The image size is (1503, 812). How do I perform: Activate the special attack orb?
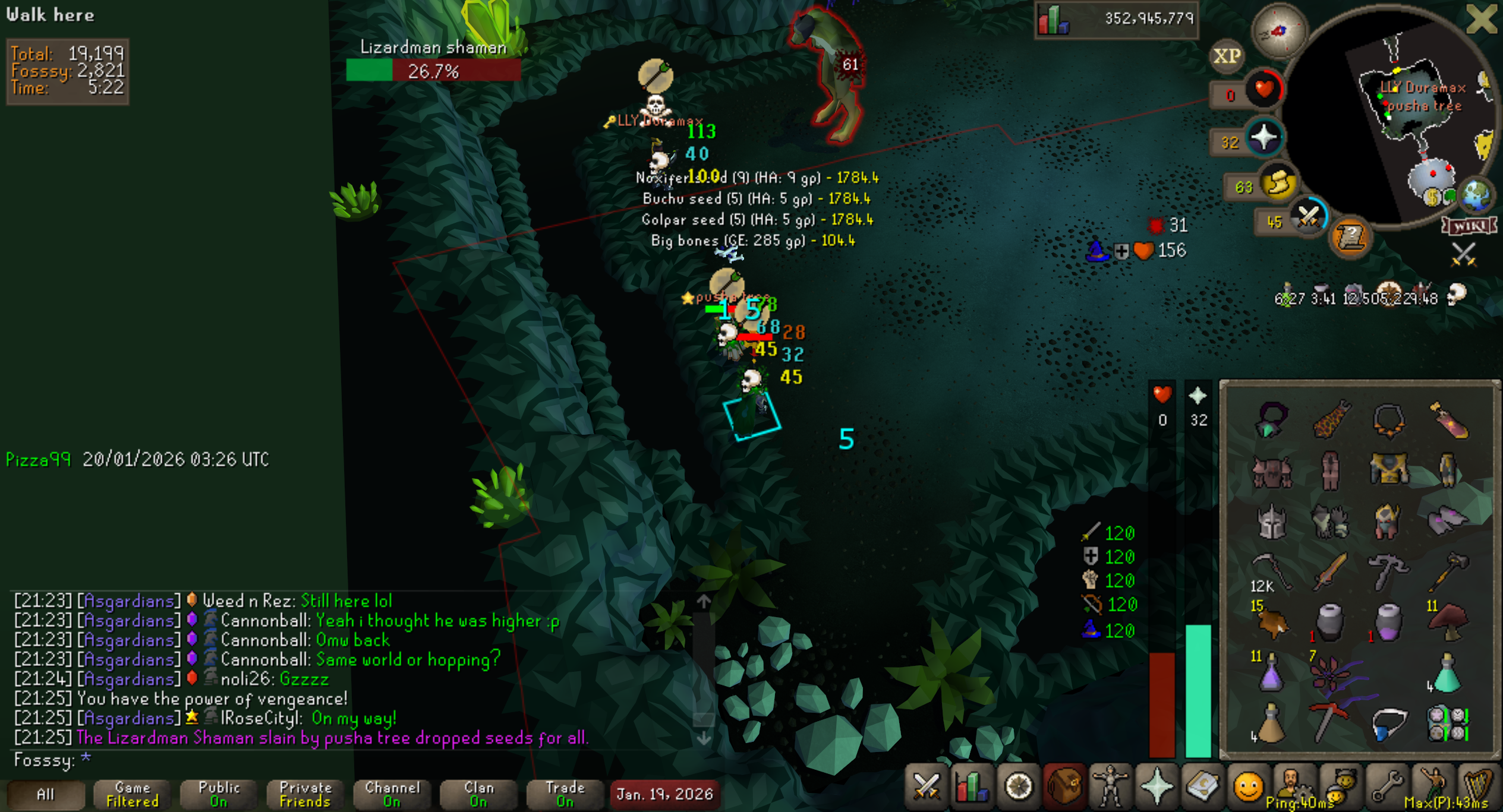[x=1307, y=217]
